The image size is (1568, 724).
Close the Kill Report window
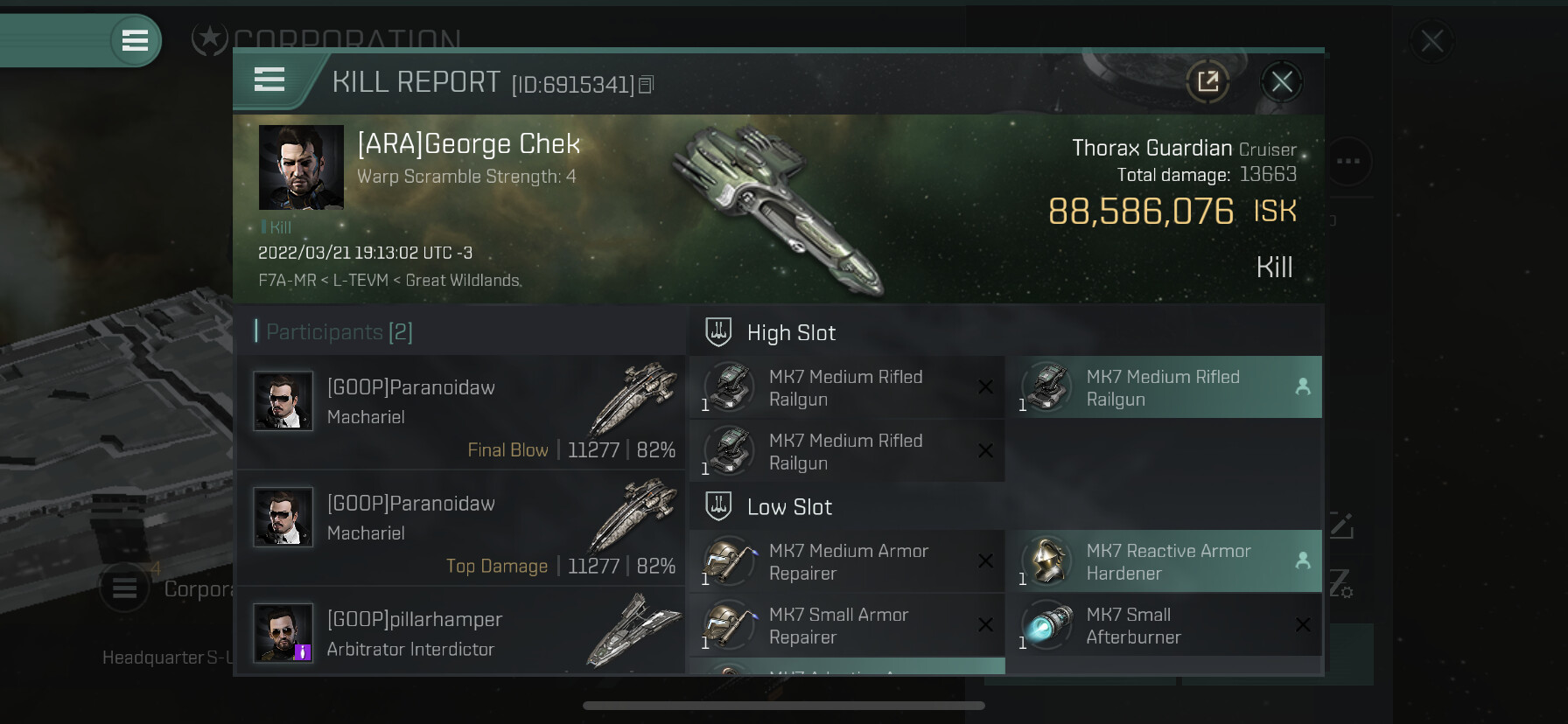(x=1282, y=82)
